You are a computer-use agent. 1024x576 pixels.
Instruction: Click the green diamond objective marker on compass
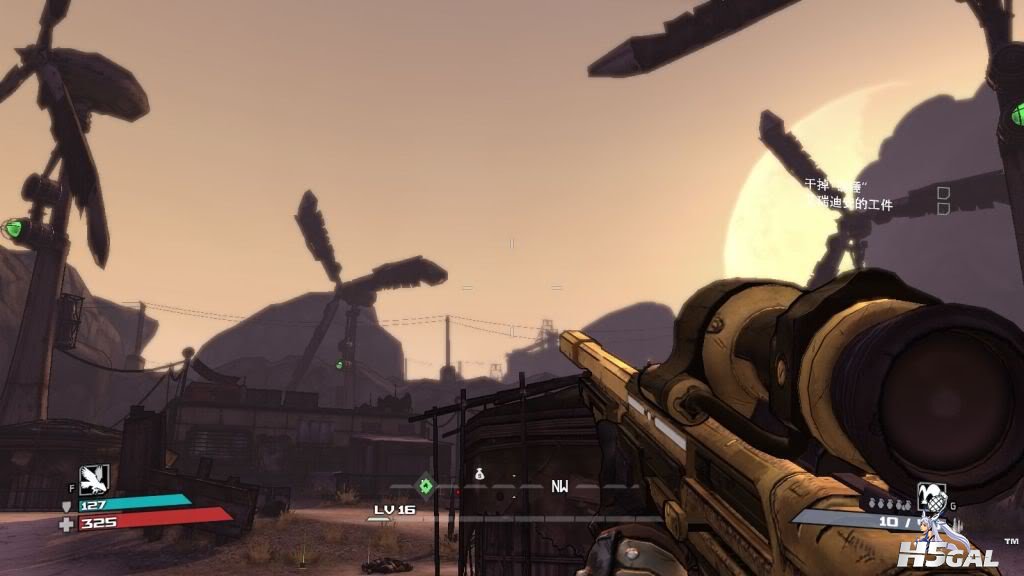tap(425, 486)
